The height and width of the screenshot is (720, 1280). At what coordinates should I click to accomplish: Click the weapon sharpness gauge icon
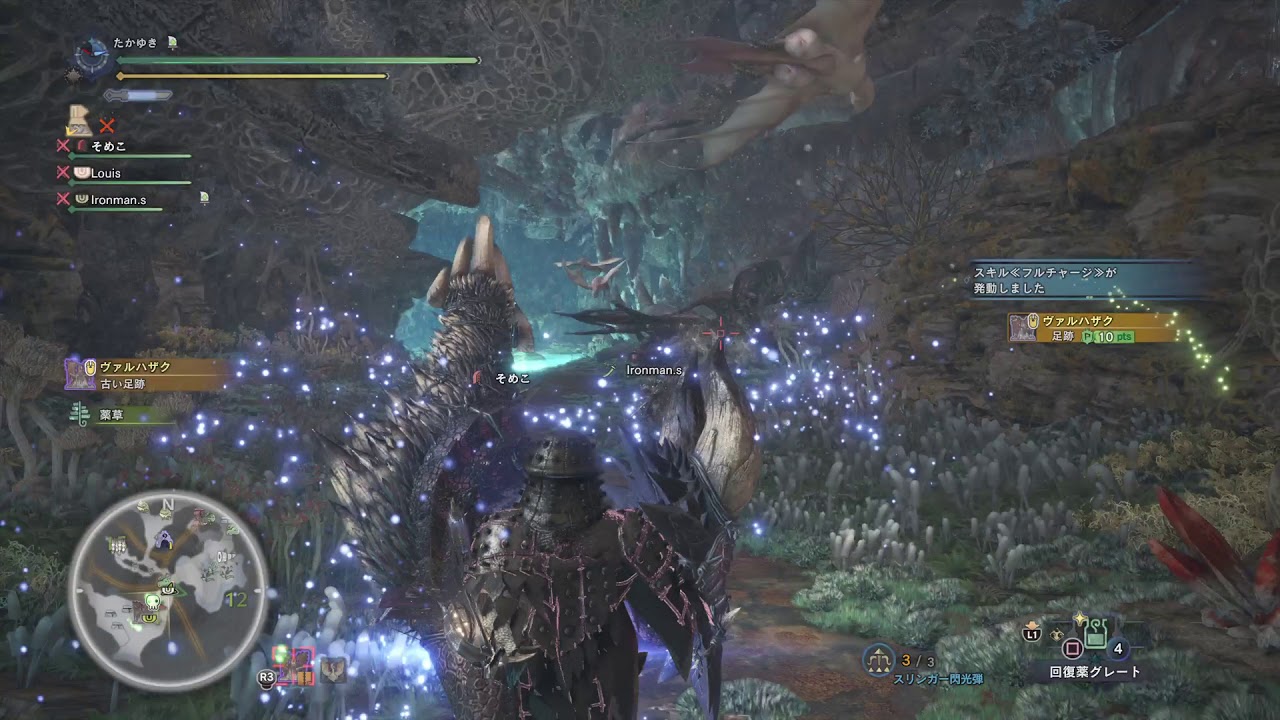tap(137, 95)
